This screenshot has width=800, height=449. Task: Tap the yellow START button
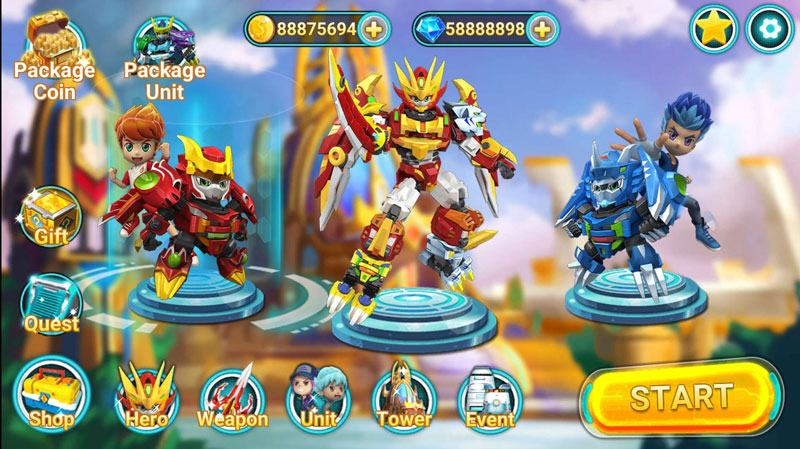681,397
